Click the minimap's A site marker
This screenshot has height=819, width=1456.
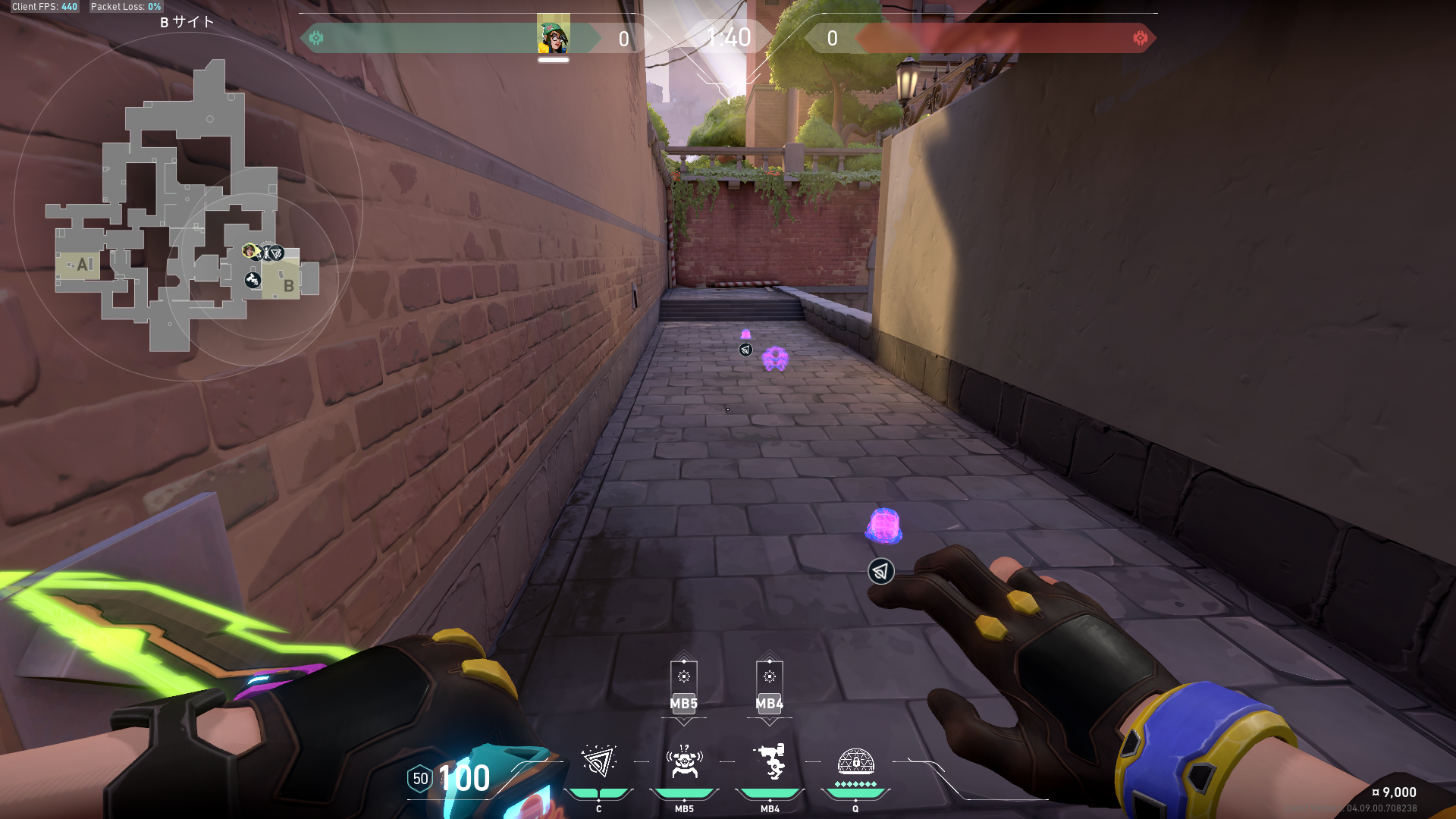(x=83, y=265)
